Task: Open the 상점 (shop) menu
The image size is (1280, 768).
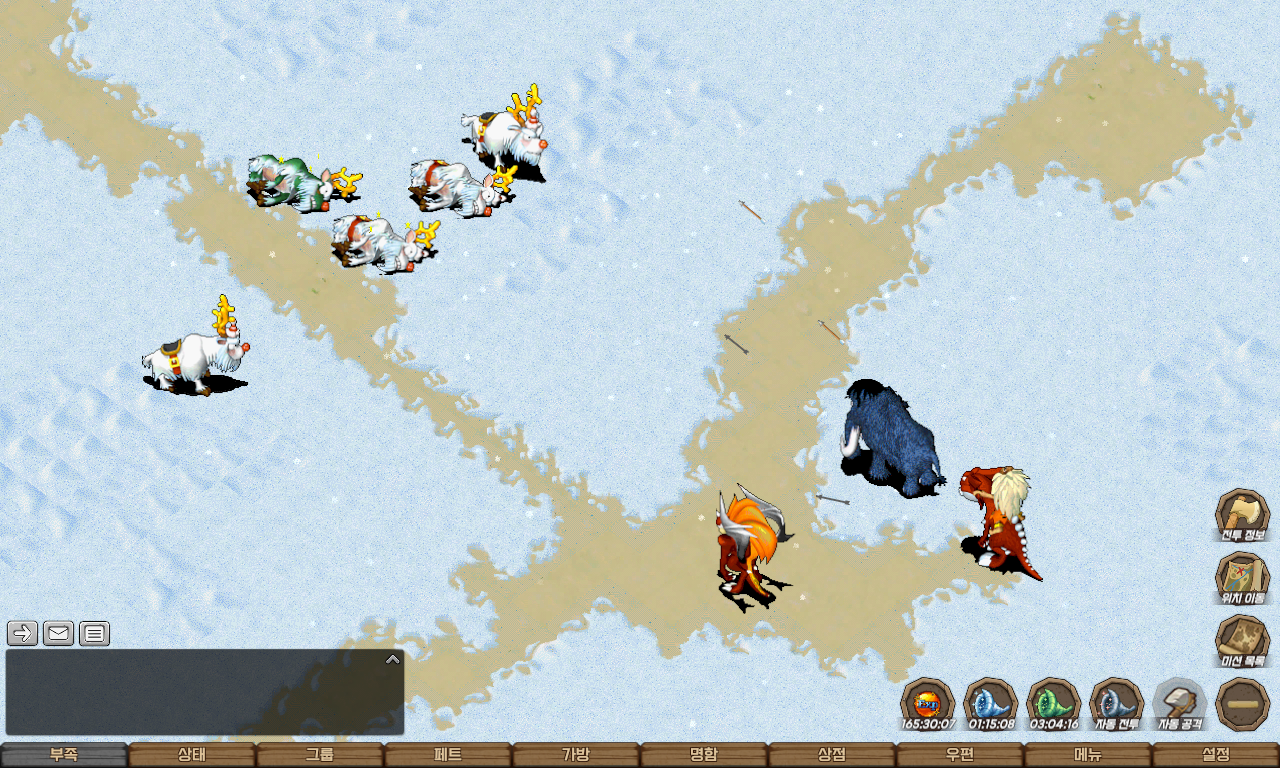Action: coord(832,755)
